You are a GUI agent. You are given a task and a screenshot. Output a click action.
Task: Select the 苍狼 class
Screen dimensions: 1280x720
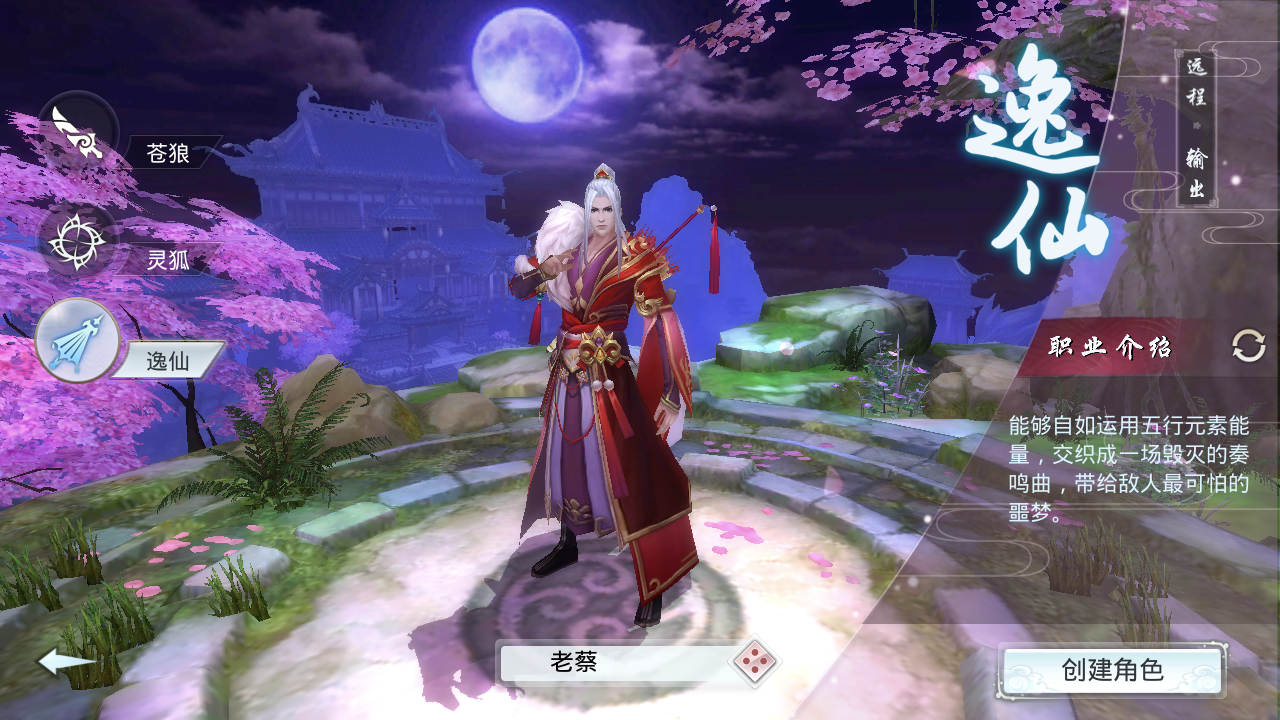[78, 131]
